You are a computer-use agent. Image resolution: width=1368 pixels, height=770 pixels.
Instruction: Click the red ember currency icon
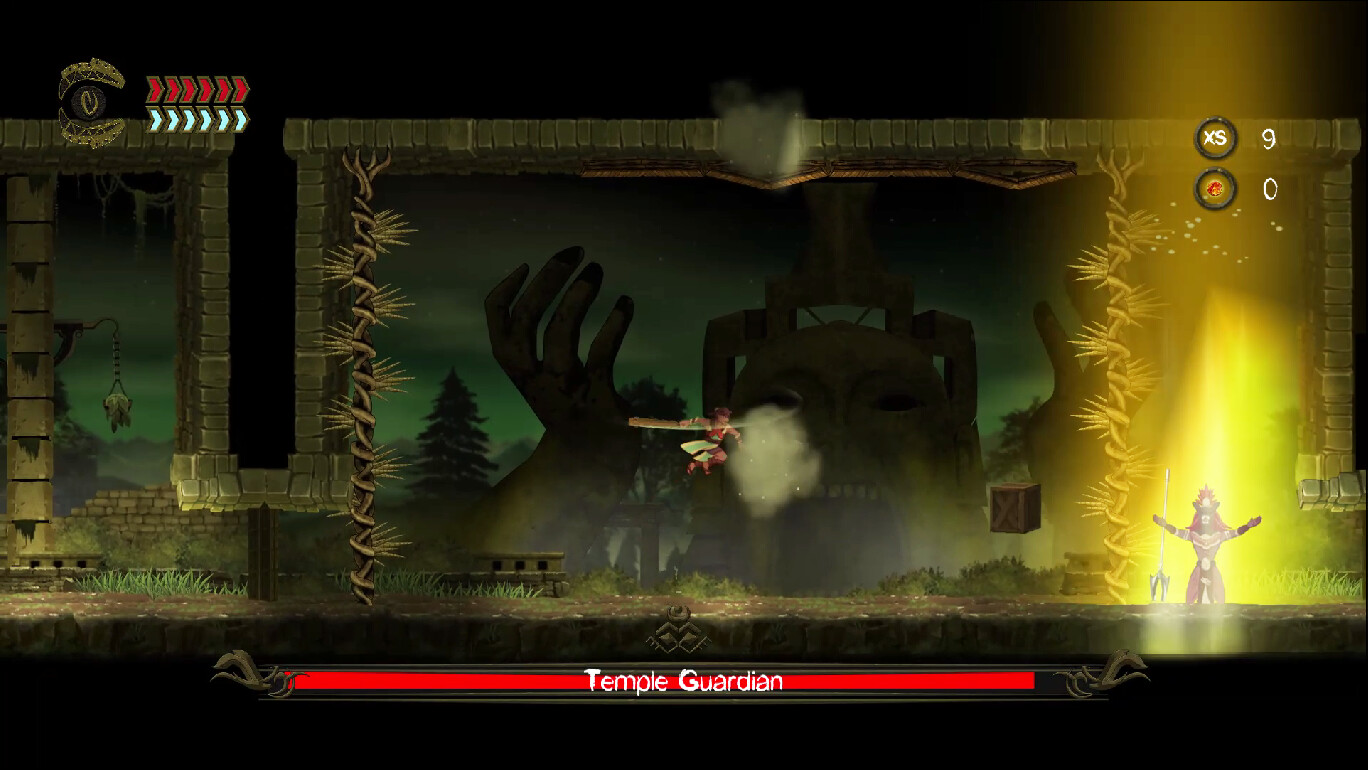[x=1216, y=190]
